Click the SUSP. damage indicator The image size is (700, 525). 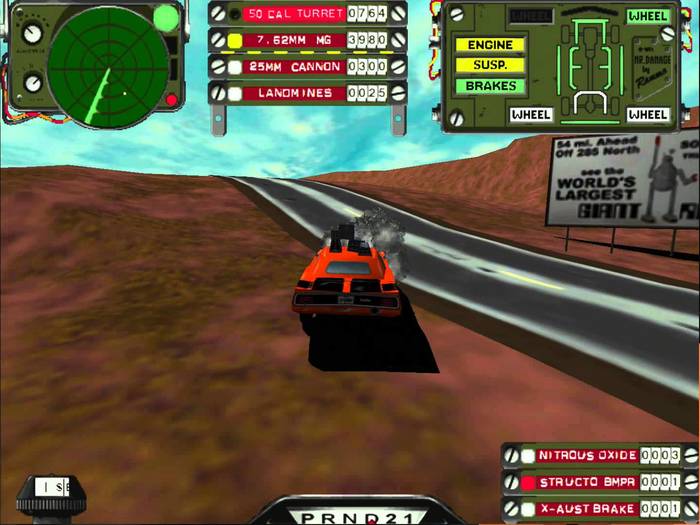coord(490,65)
